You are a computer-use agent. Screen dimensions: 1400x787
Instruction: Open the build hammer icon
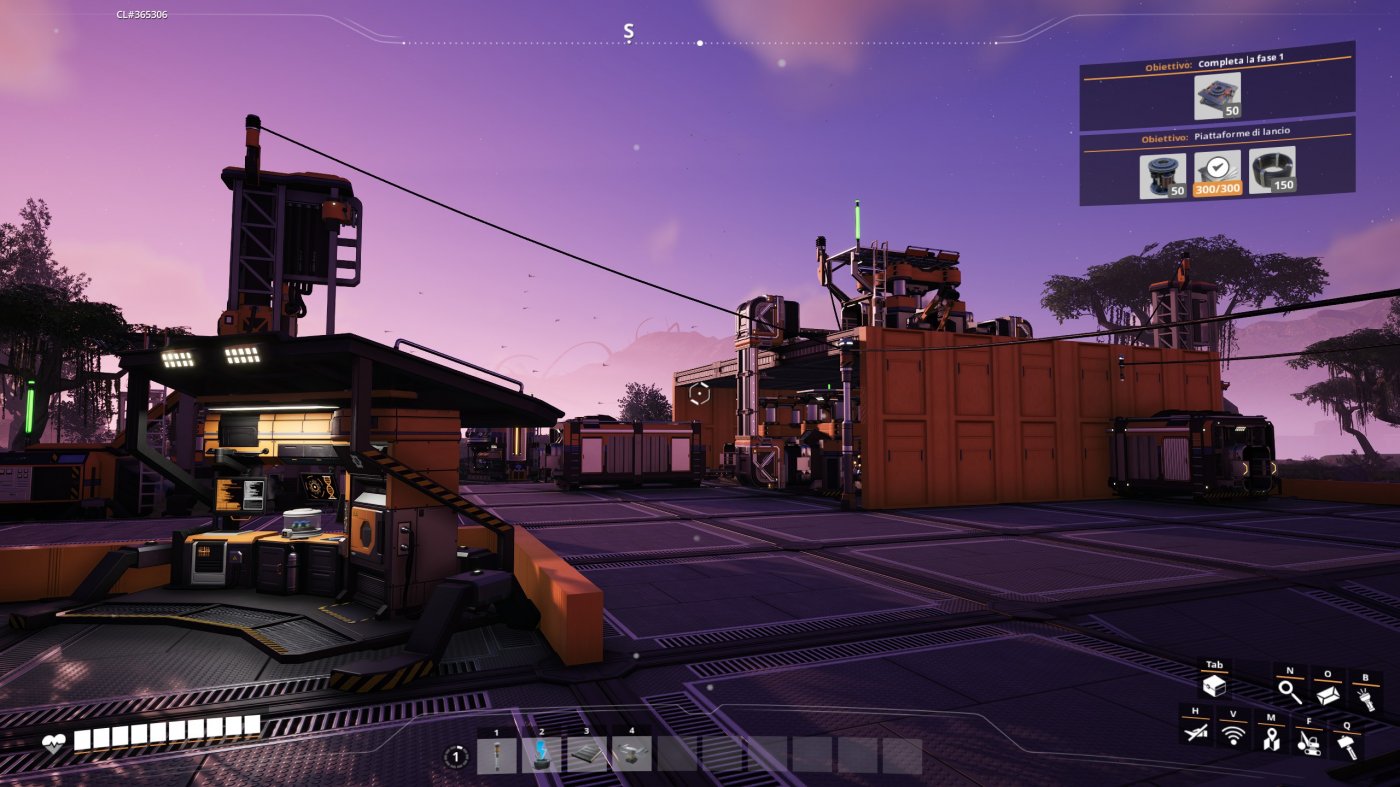click(1346, 745)
